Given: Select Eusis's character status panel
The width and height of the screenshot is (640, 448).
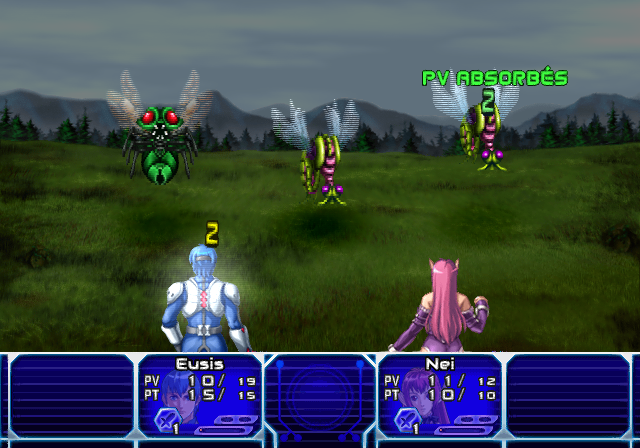Looking at the screenshot, I should [x=200, y=397].
